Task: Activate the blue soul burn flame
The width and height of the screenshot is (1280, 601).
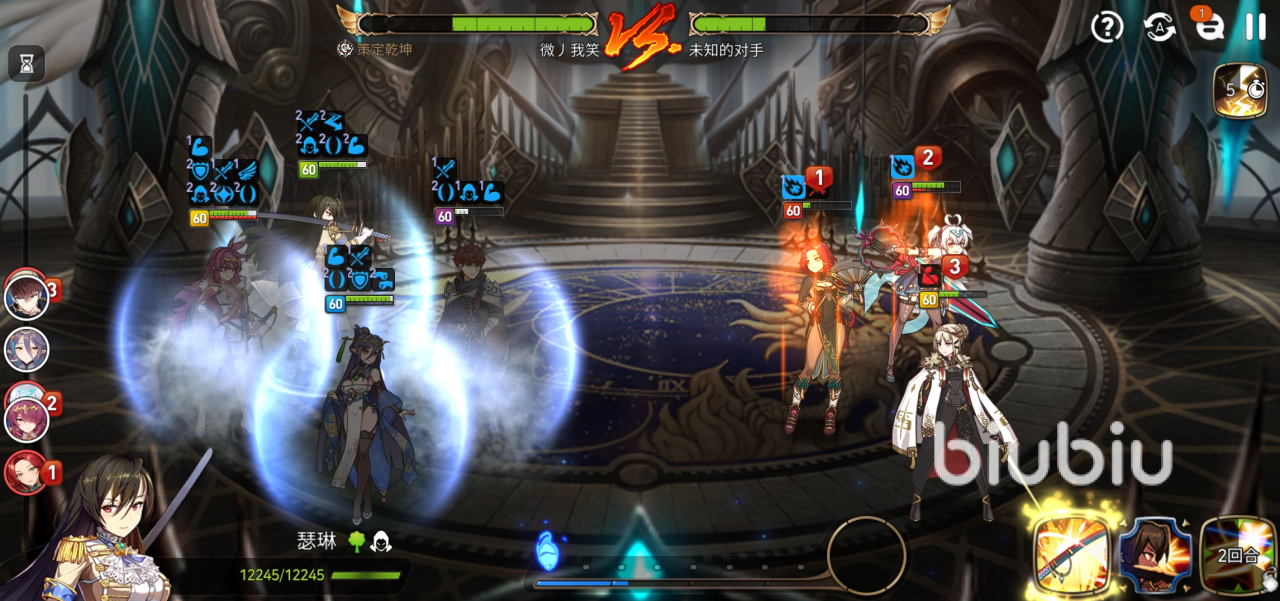Action: coord(547,551)
